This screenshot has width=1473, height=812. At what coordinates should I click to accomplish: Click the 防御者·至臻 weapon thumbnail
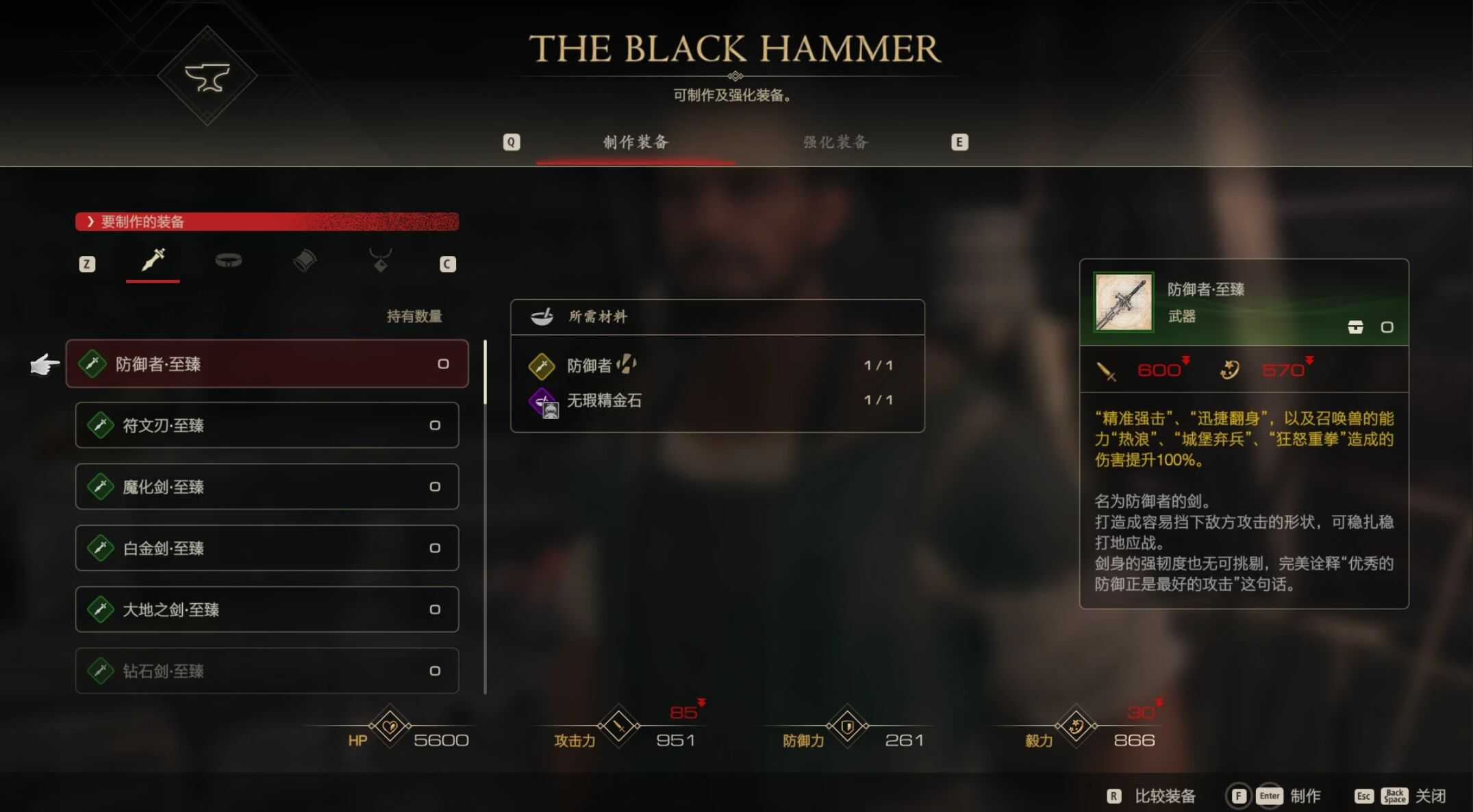point(1123,302)
